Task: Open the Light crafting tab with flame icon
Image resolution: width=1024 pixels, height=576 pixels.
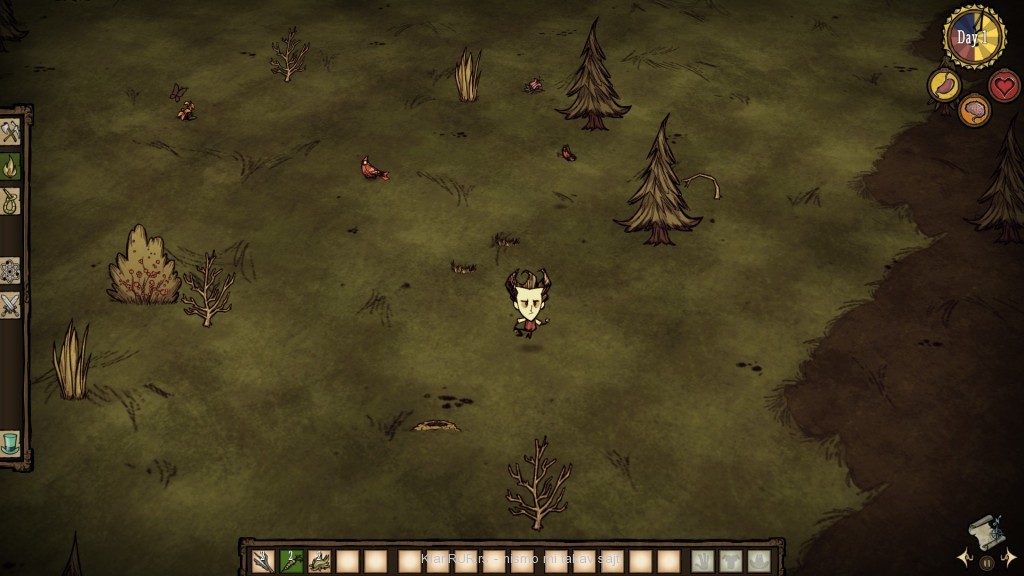Action: tap(10, 166)
